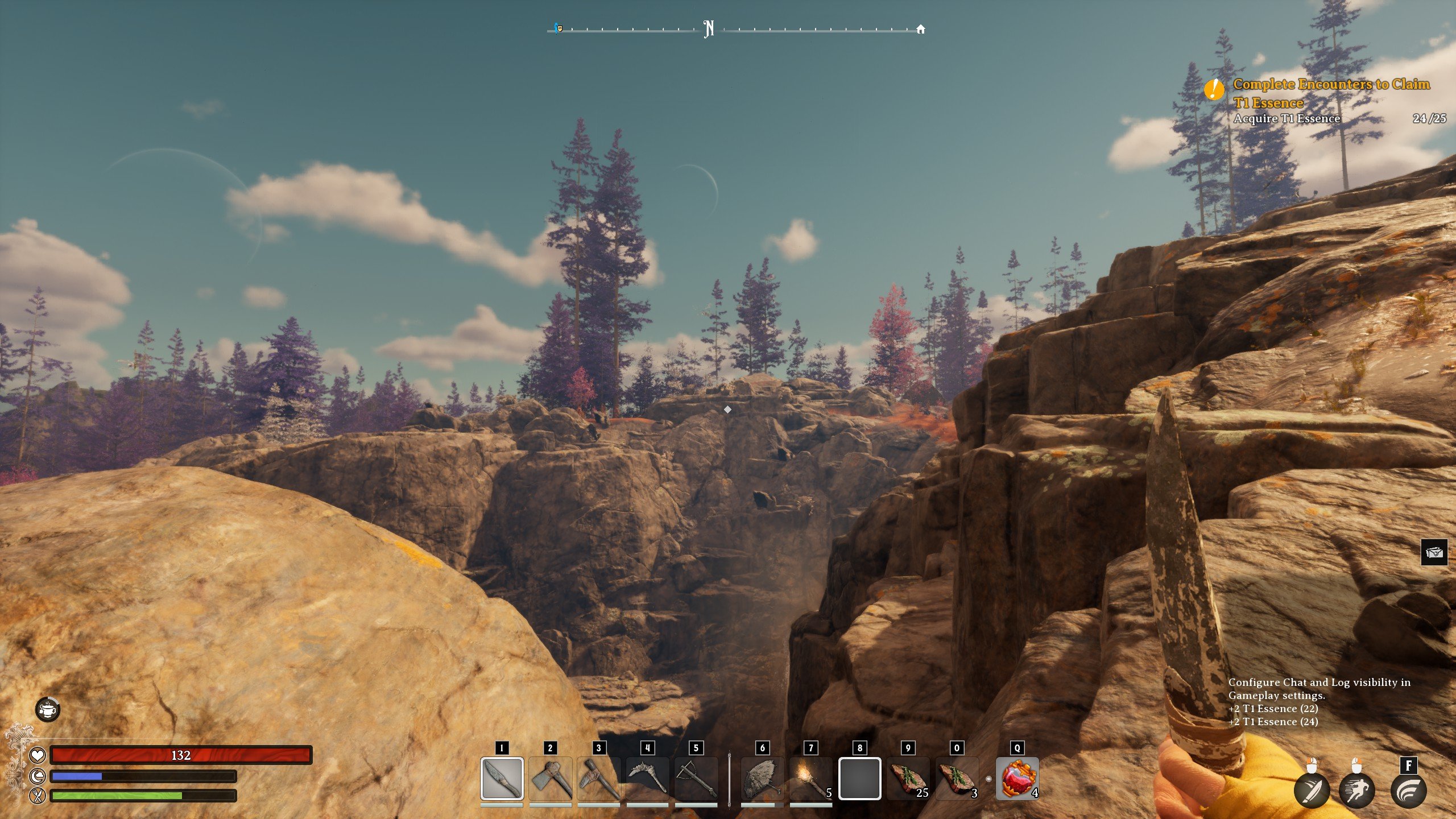Click the home marker on the compass
This screenshot has height=819, width=1456.
coord(920,30)
